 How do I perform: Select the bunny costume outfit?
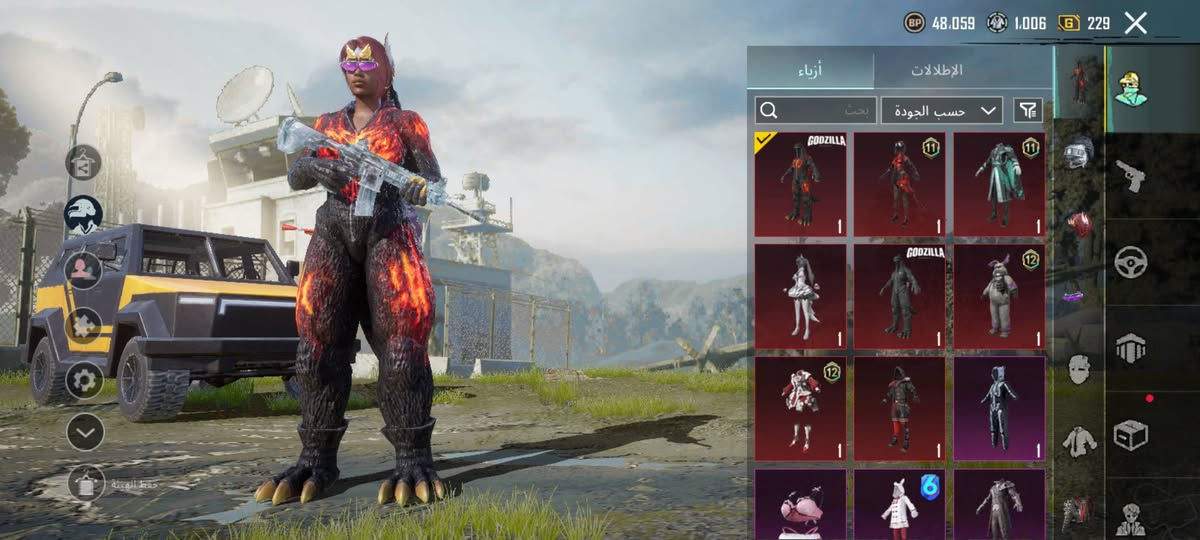[999, 297]
